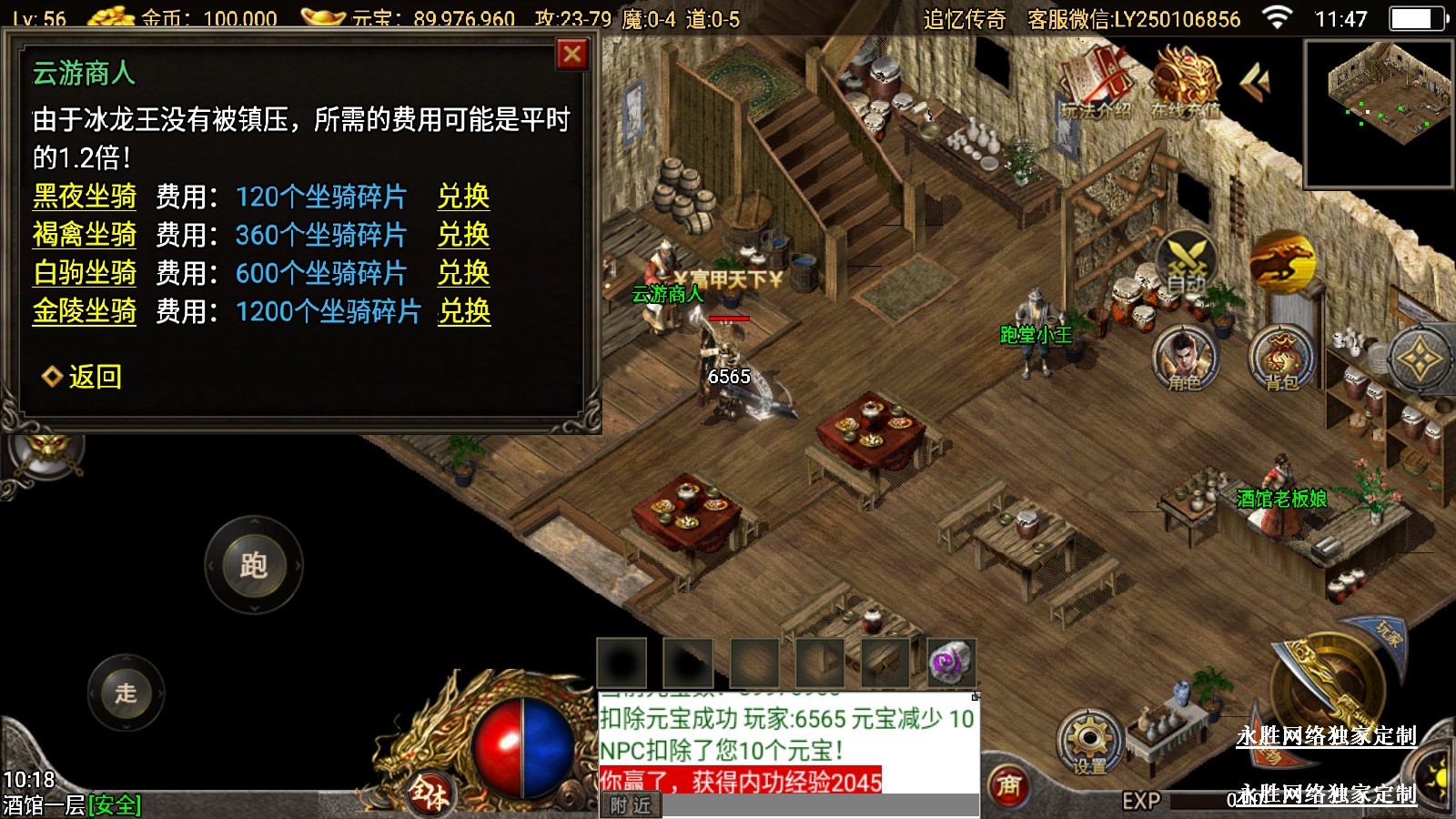Open the 角色 character panel
This screenshot has height=819, width=1456.
(x=1185, y=358)
